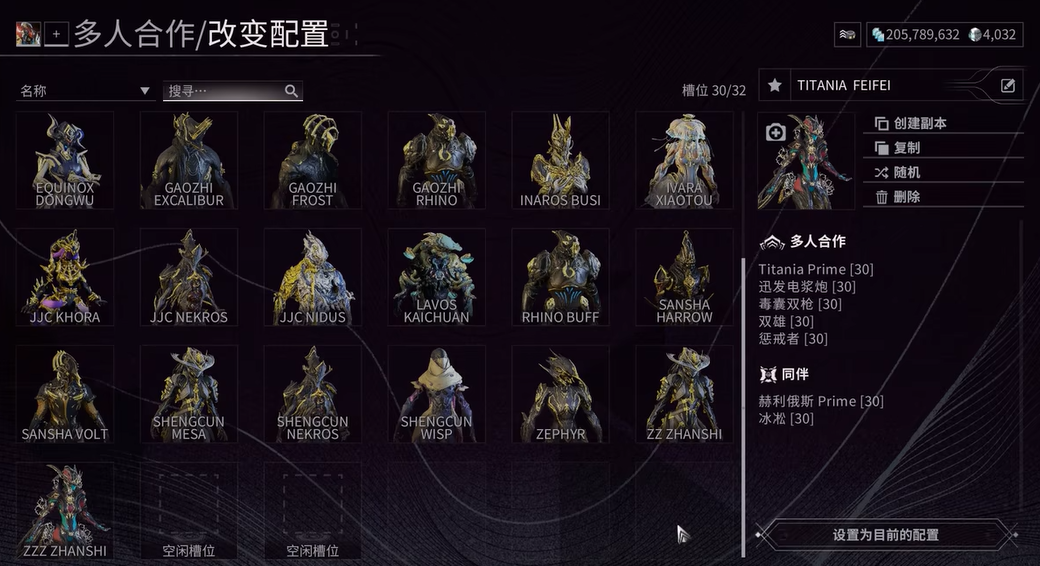This screenshot has width=1040, height=566.
Task: Select the ZEPHYR loadout
Action: tap(561, 394)
